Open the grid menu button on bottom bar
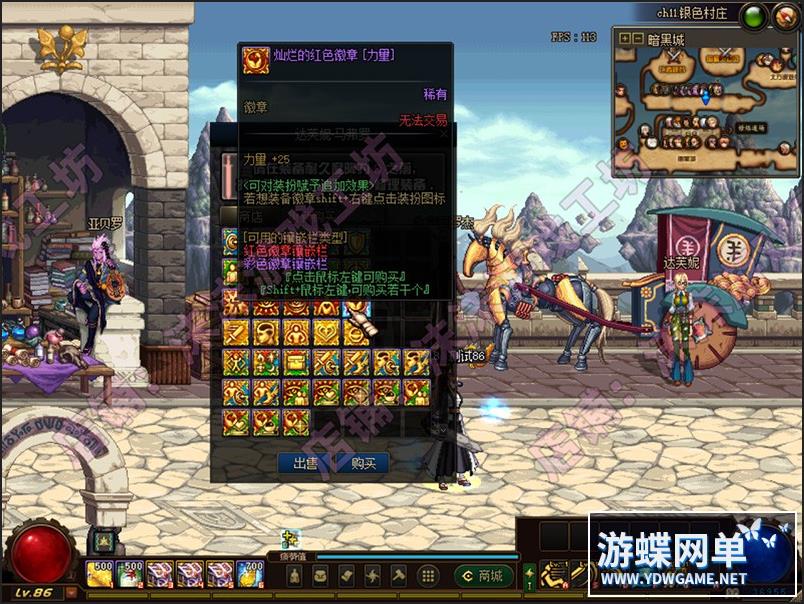The width and height of the screenshot is (804, 604). point(428,575)
